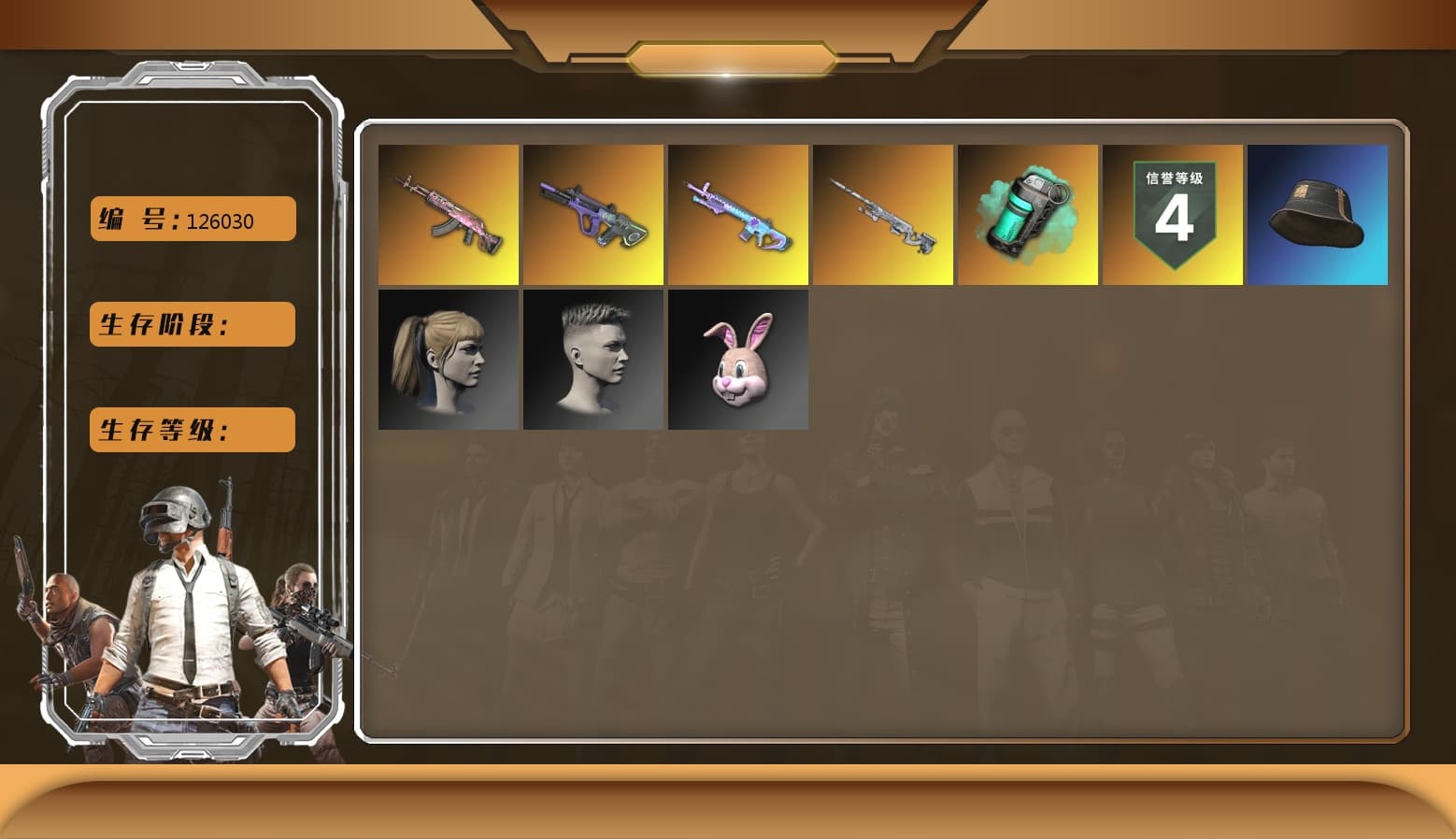The width and height of the screenshot is (1456, 839).
Task: Click the 信誉等级 badge text
Action: click(x=1173, y=178)
